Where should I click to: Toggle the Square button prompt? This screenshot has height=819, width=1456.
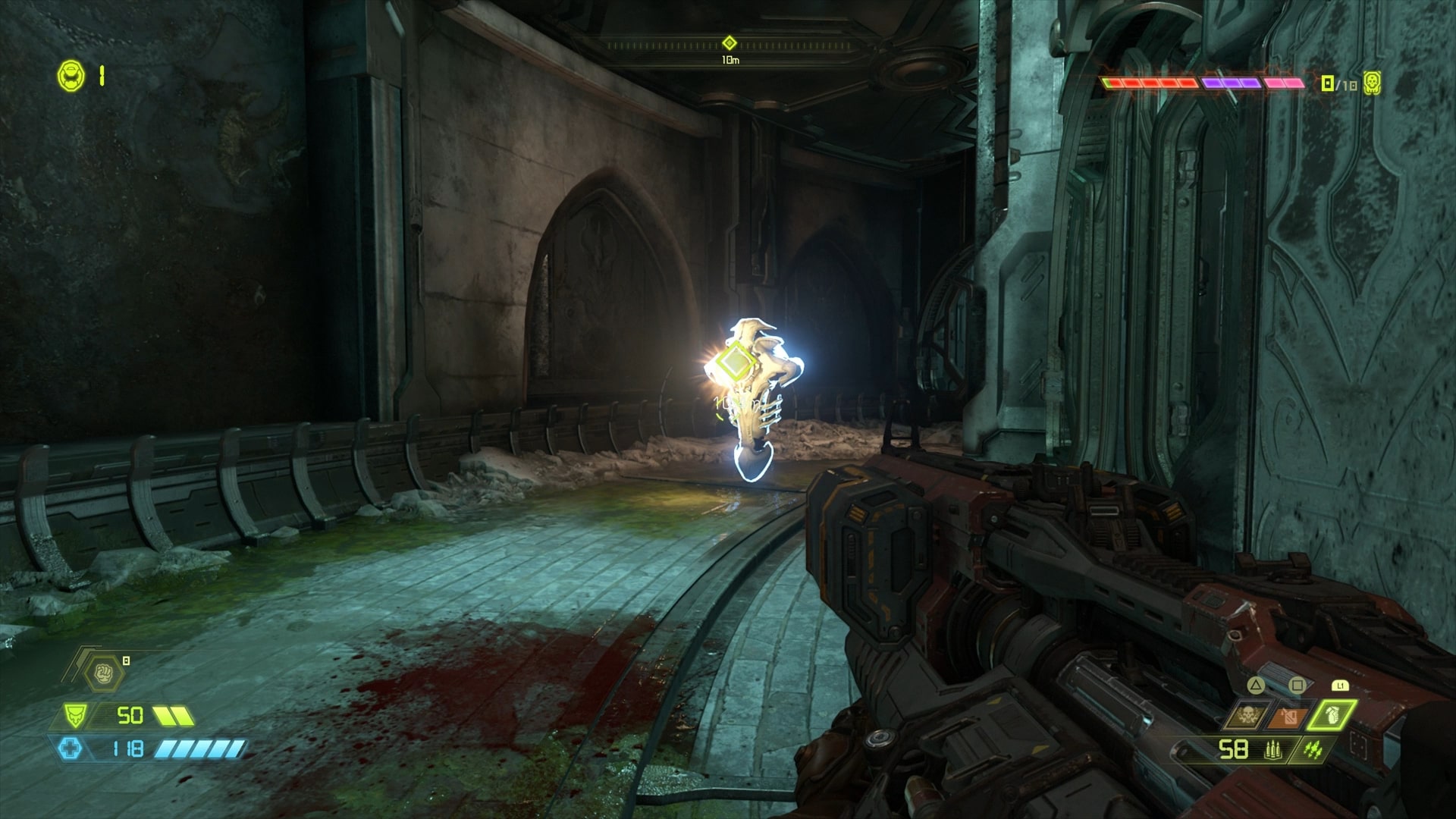pyautogui.click(x=1297, y=685)
